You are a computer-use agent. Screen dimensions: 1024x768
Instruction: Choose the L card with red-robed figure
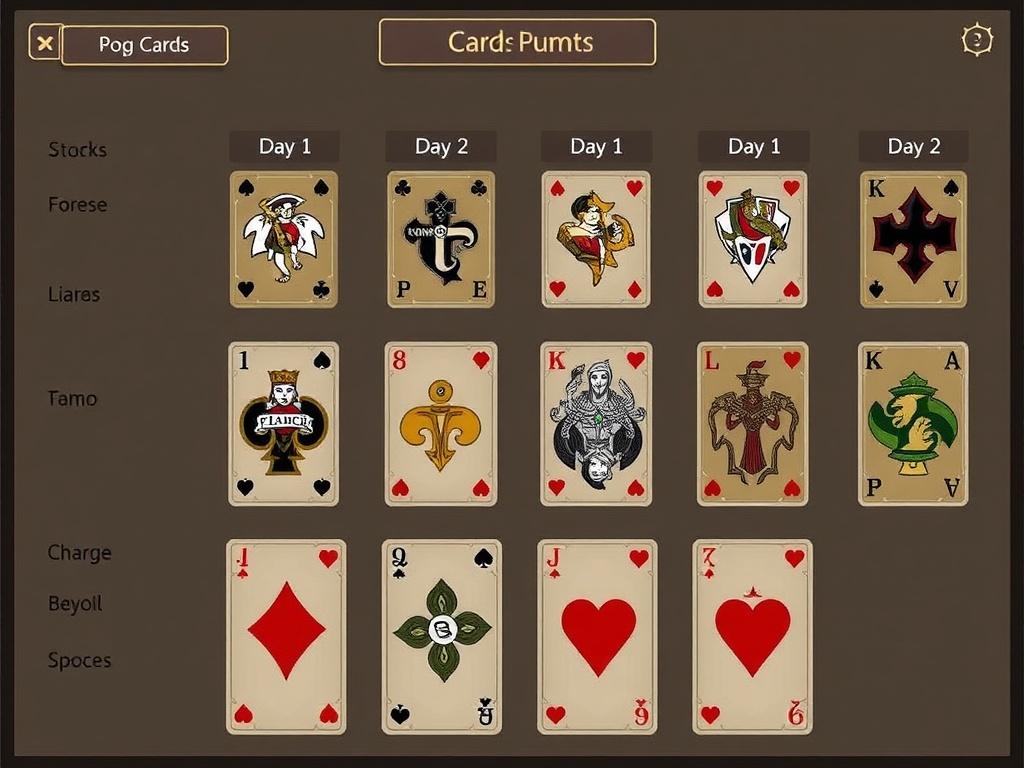pos(753,424)
